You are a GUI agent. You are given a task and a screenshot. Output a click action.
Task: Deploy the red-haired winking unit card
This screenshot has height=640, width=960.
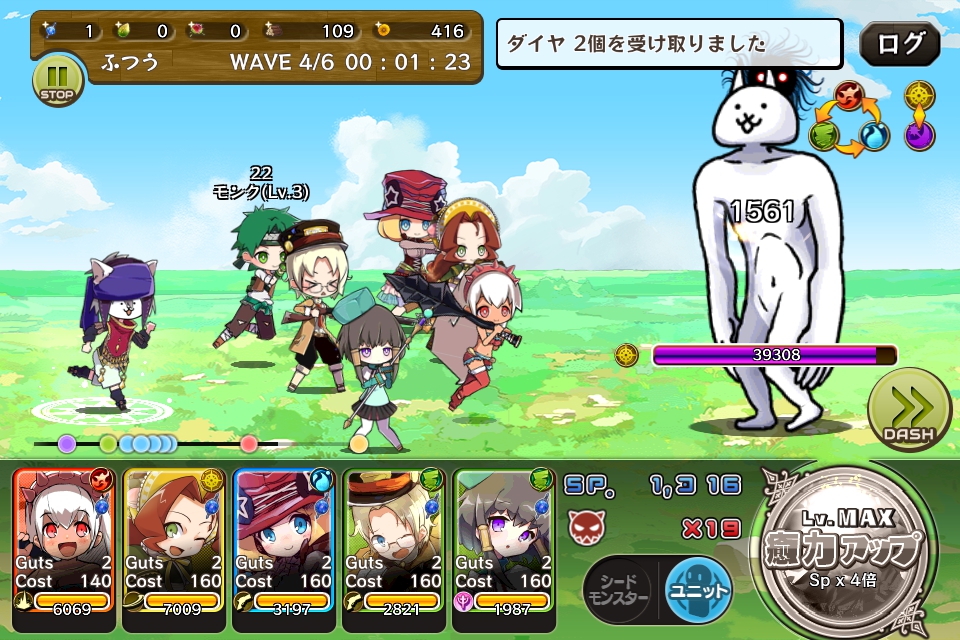point(174,538)
